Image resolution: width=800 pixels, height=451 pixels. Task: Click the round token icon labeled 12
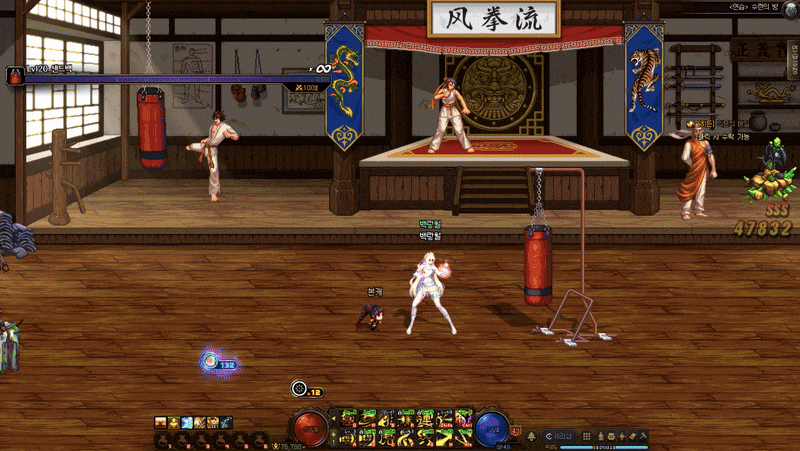tap(299, 389)
